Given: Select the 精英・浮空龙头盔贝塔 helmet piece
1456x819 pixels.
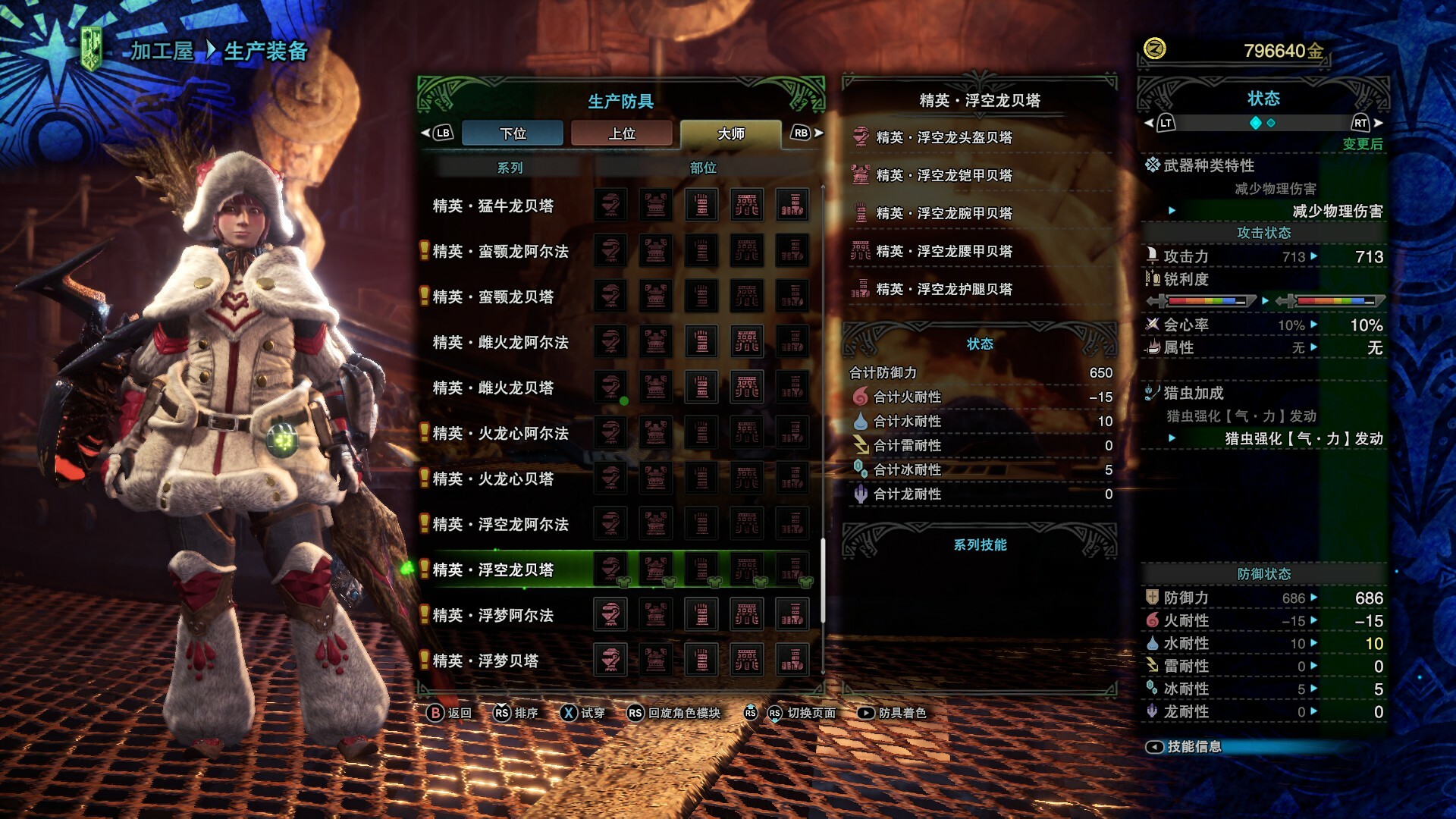Looking at the screenshot, I should tap(944, 138).
